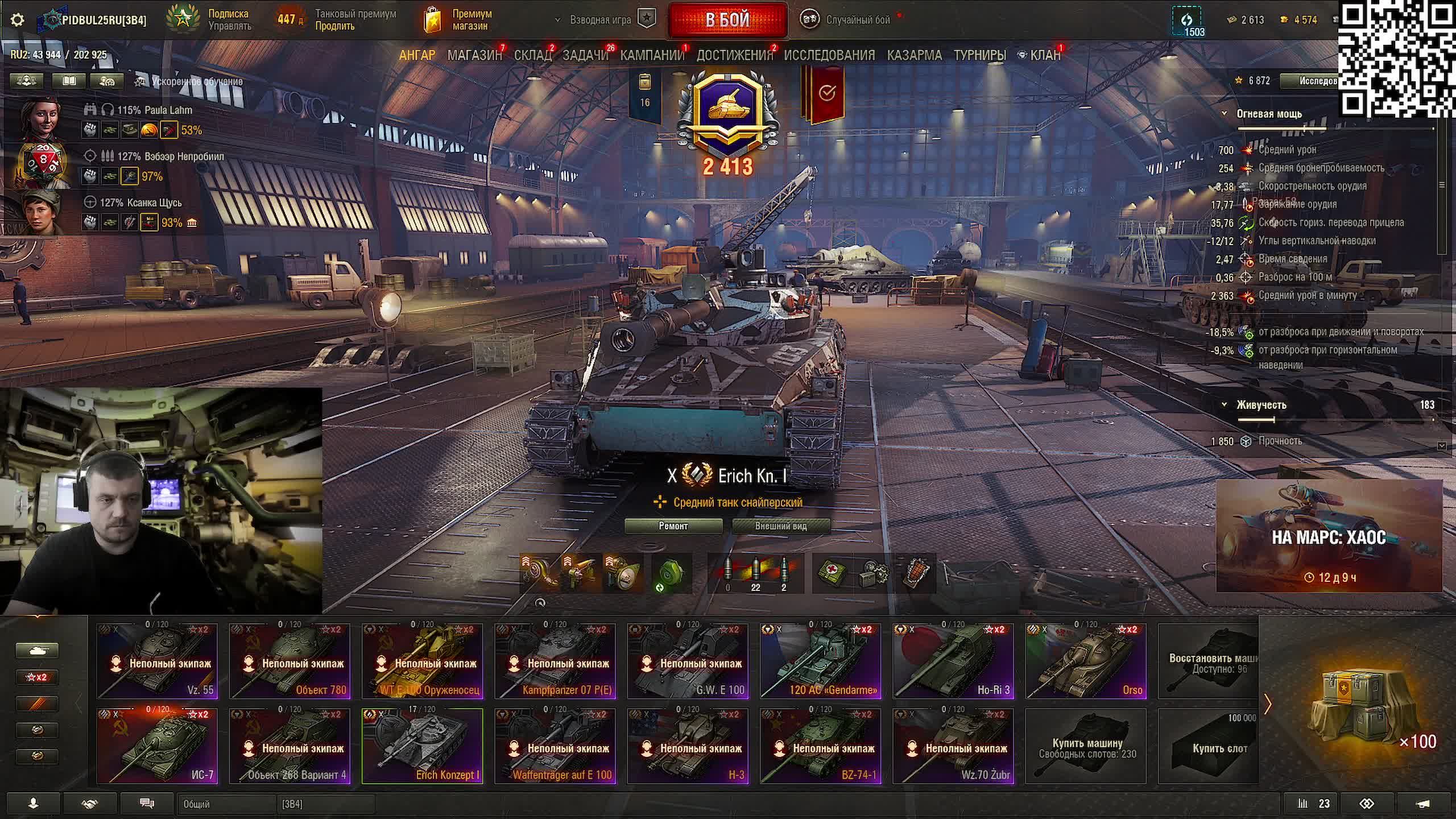1456x819 pixels.
Task: Switch to the СКЛАД tab
Action: click(532, 55)
